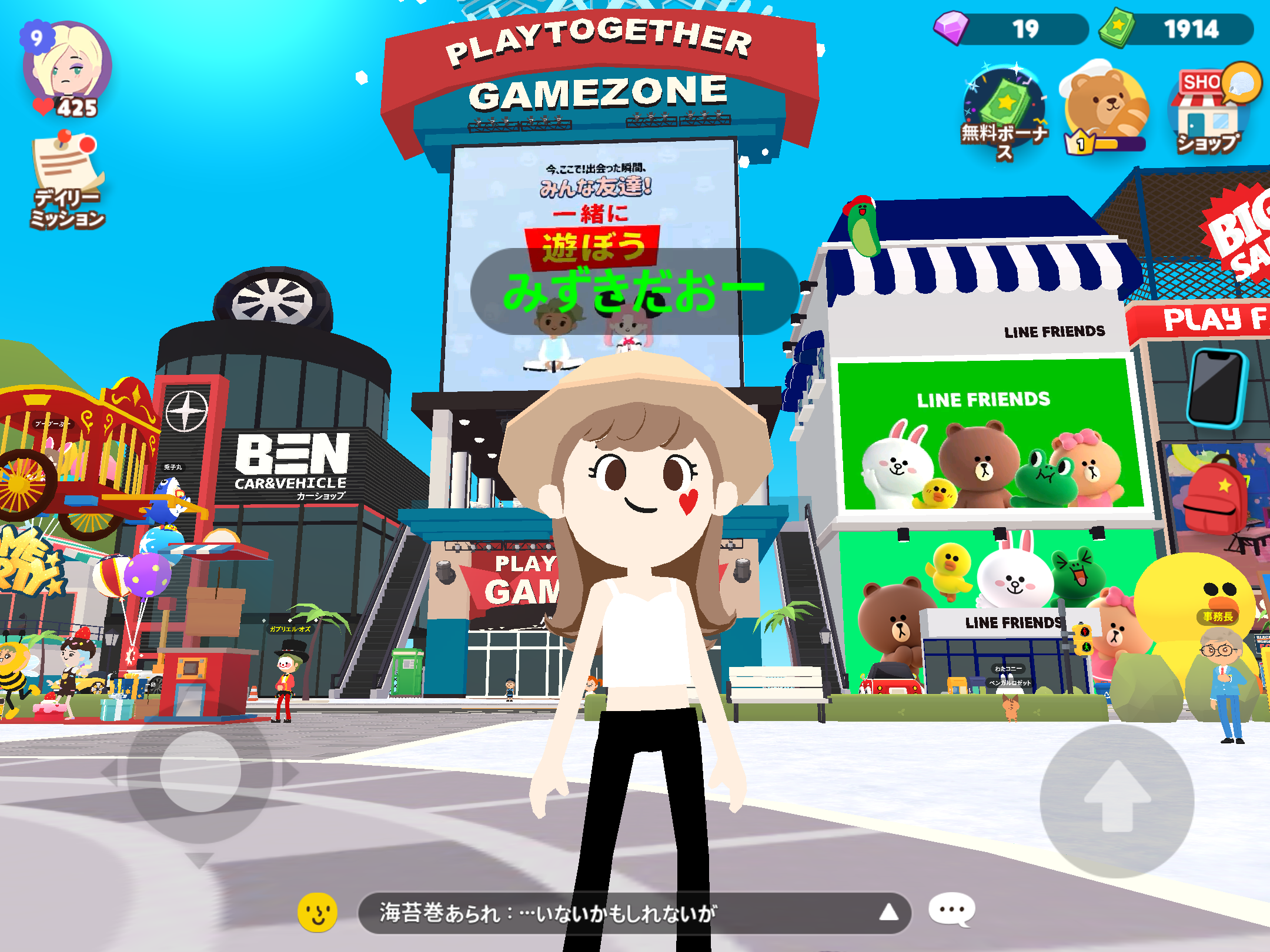1270x952 pixels.
Task: Open the yellow smiley emote menu
Action: 317,912
